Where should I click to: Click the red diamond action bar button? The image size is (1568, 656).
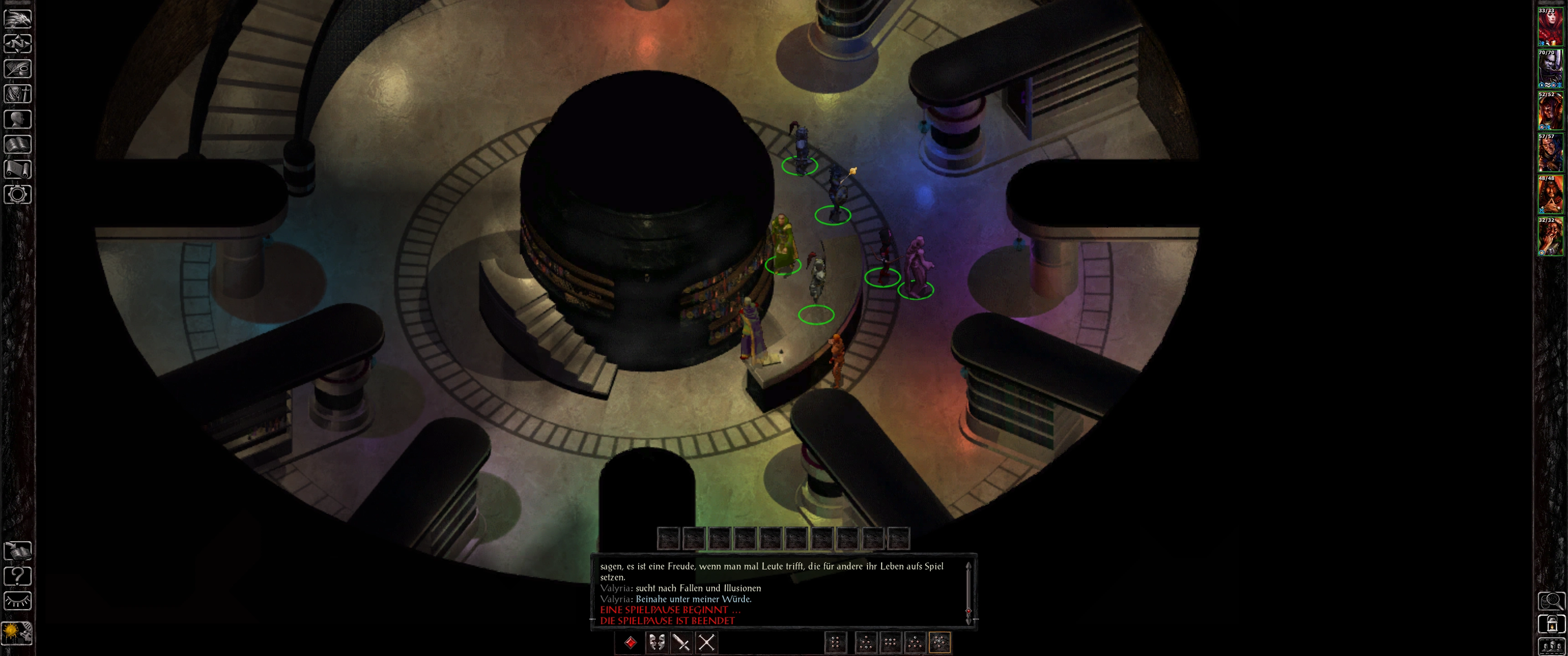coord(630,642)
